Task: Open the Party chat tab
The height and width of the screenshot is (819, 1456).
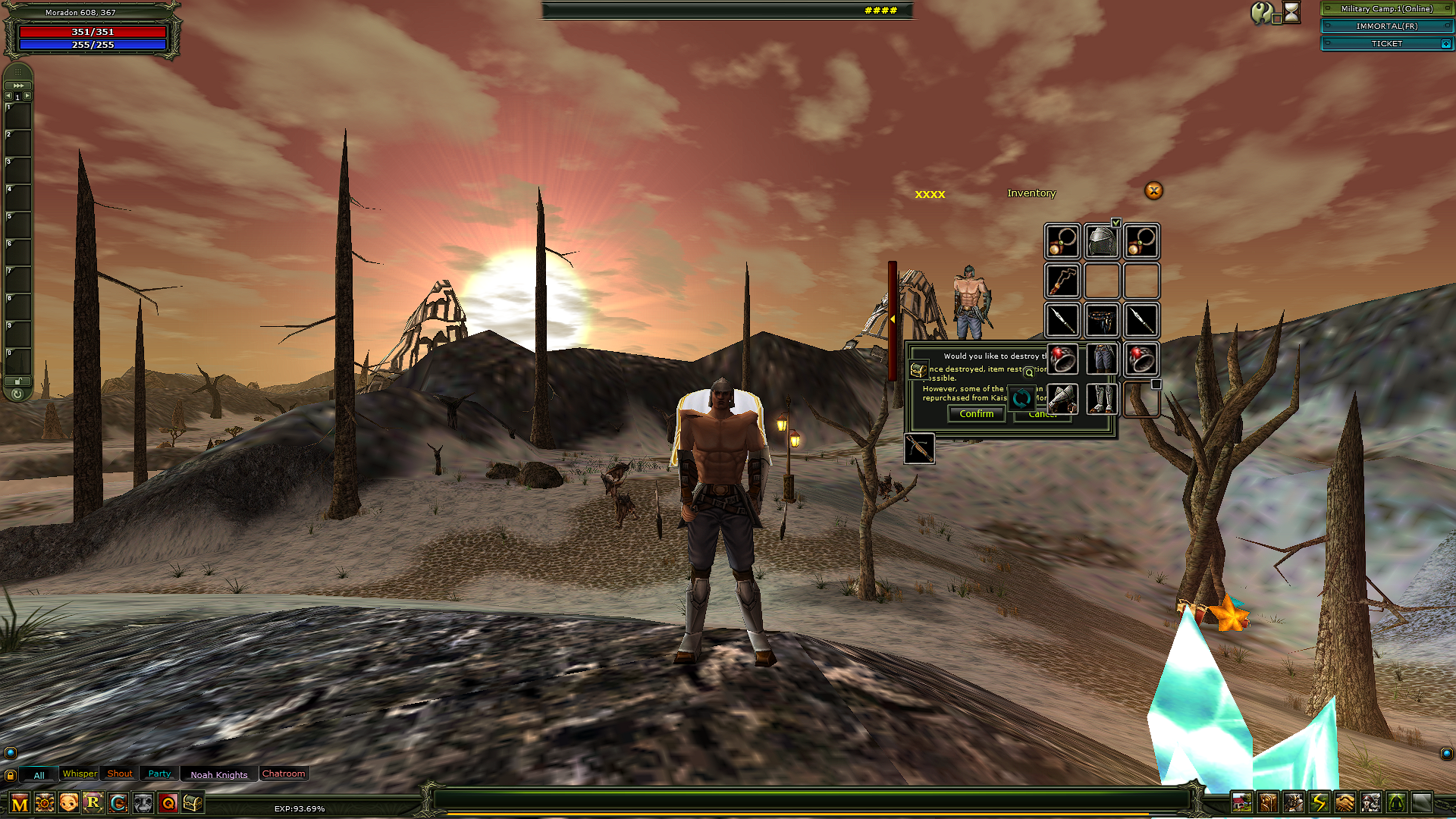Action: point(159,773)
